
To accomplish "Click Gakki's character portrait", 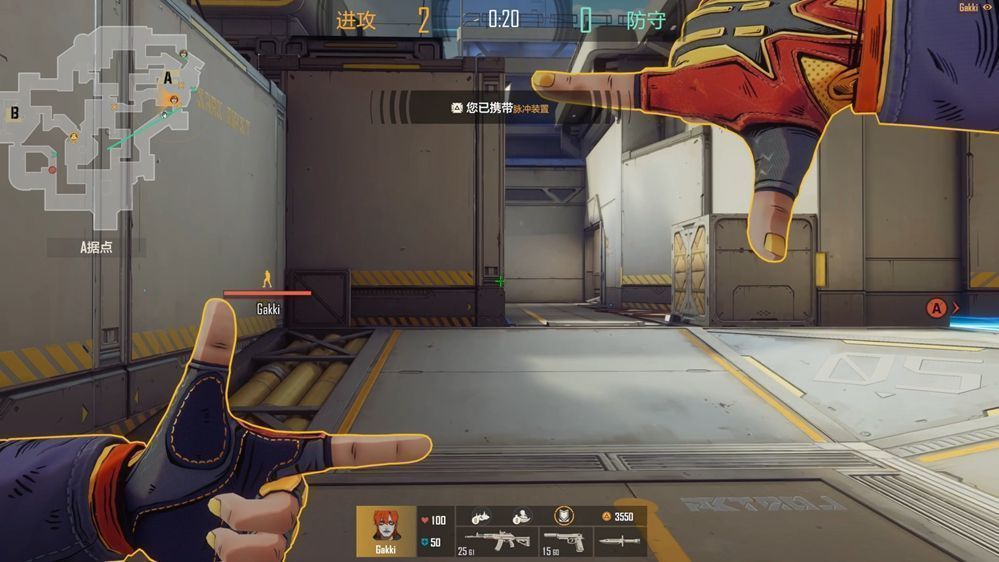I will (385, 526).
